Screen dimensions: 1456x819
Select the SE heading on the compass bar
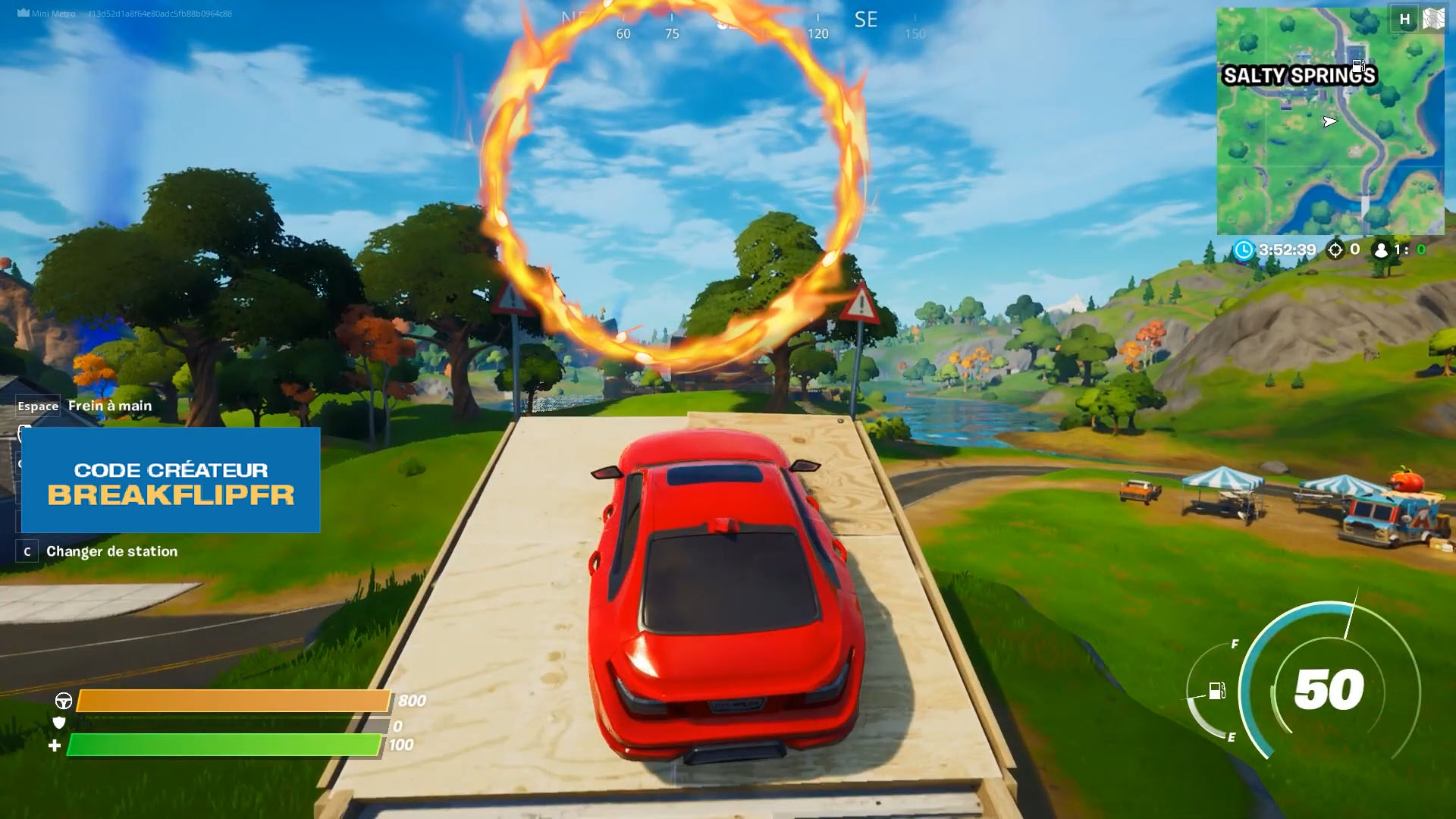867,20
